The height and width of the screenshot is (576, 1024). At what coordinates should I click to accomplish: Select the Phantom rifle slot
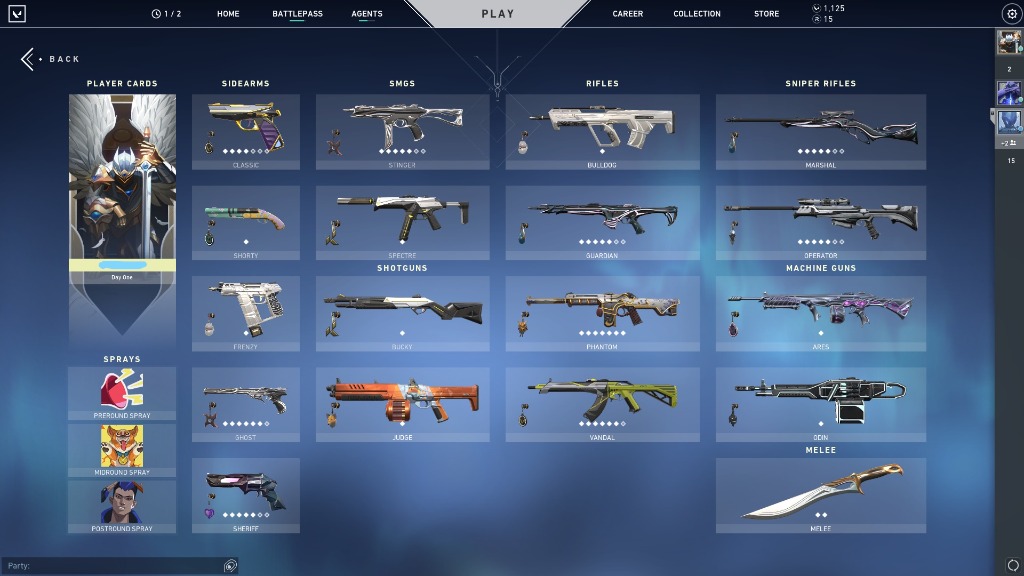pyautogui.click(x=602, y=313)
